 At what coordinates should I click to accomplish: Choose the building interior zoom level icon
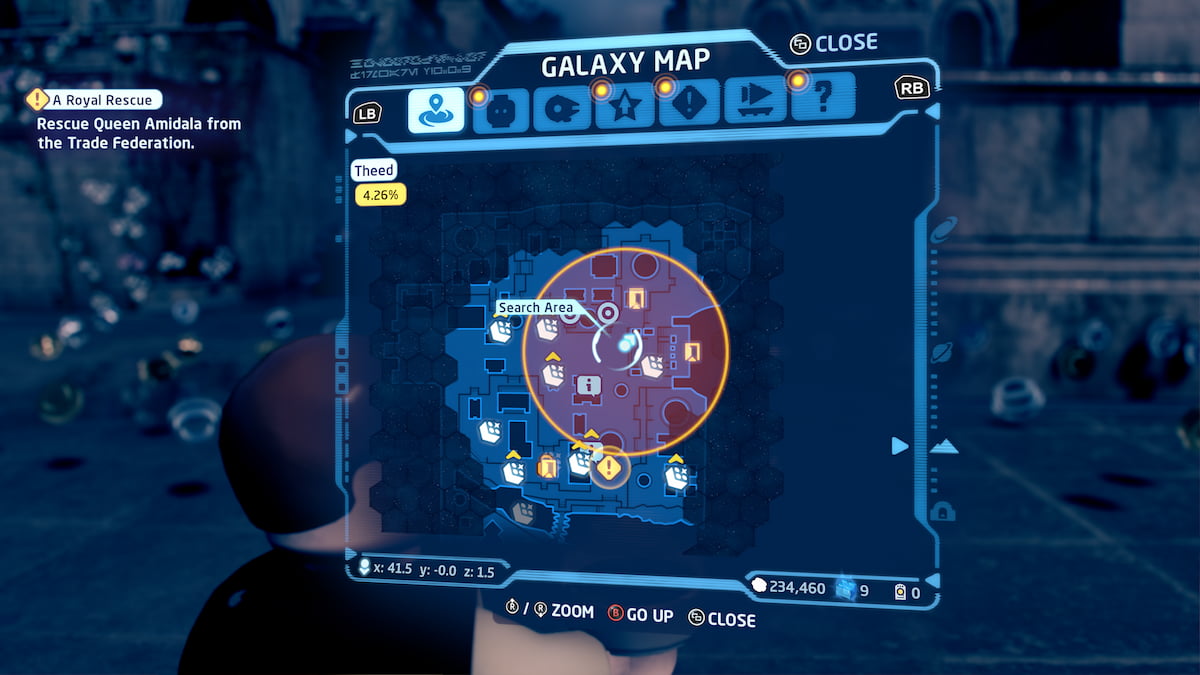click(x=941, y=512)
